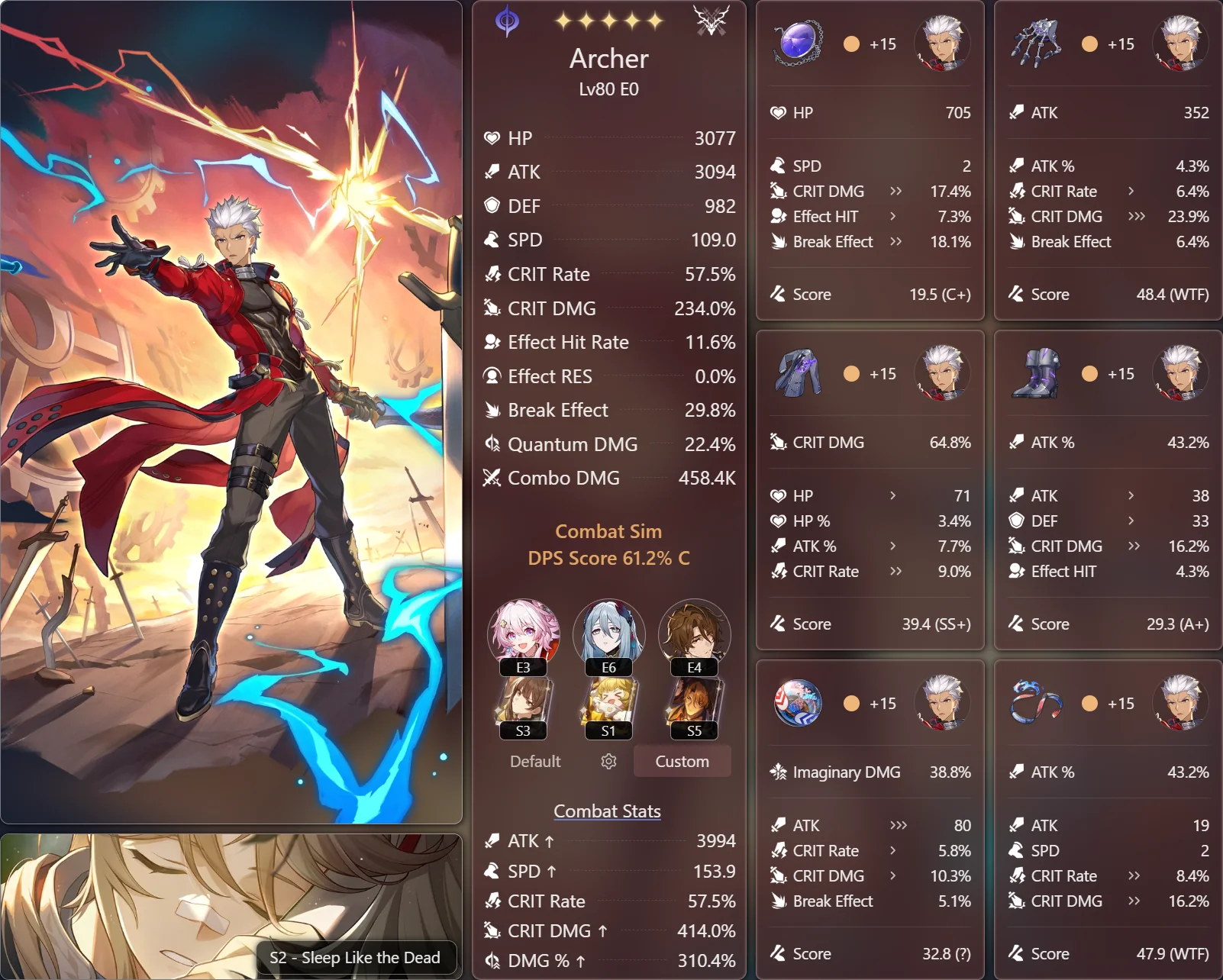The height and width of the screenshot is (980, 1223).
Task: Select the March 7th E3 teammate portrait
Action: [x=522, y=633]
